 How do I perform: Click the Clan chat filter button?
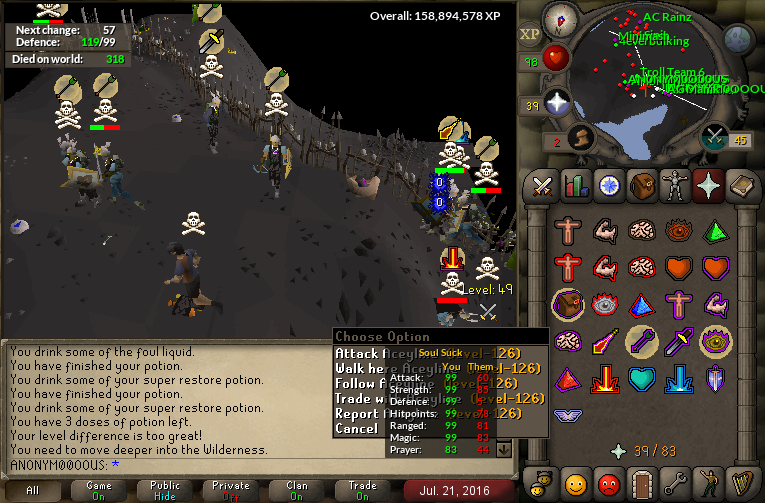pos(297,490)
